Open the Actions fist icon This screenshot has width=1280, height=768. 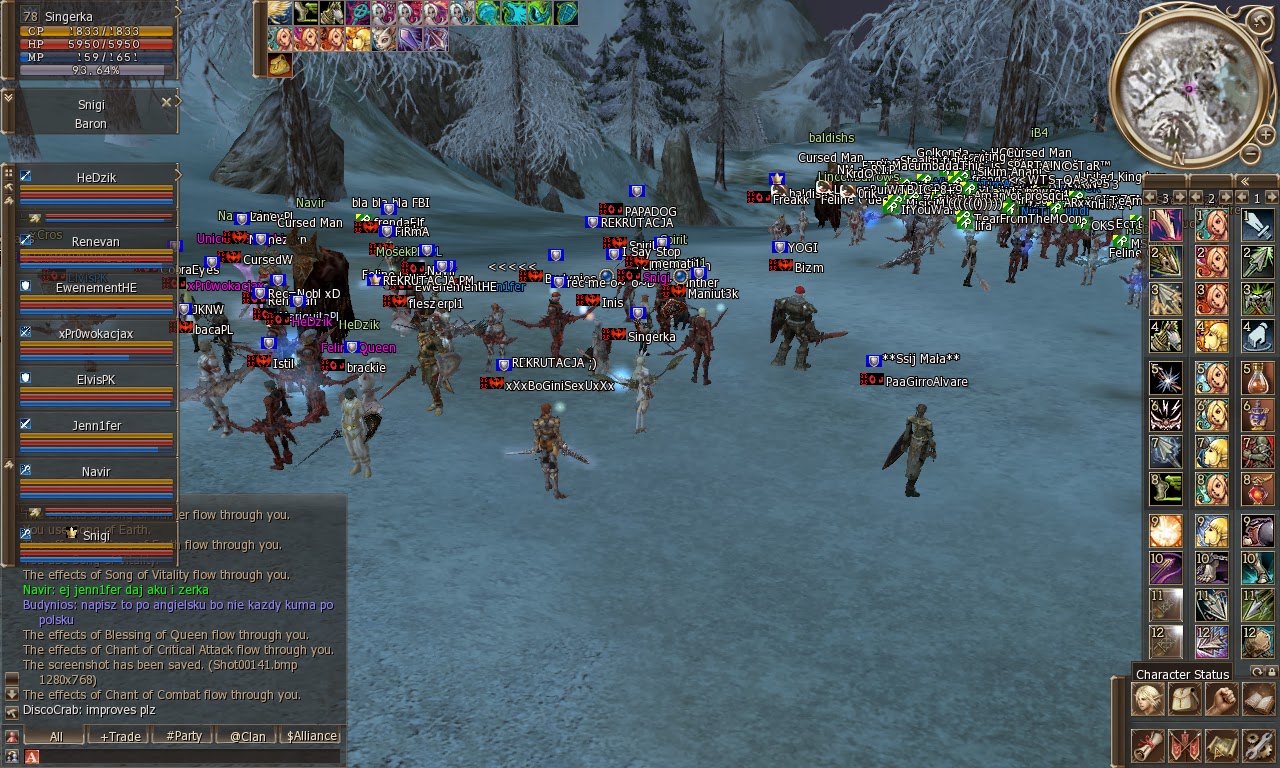coord(1221,698)
